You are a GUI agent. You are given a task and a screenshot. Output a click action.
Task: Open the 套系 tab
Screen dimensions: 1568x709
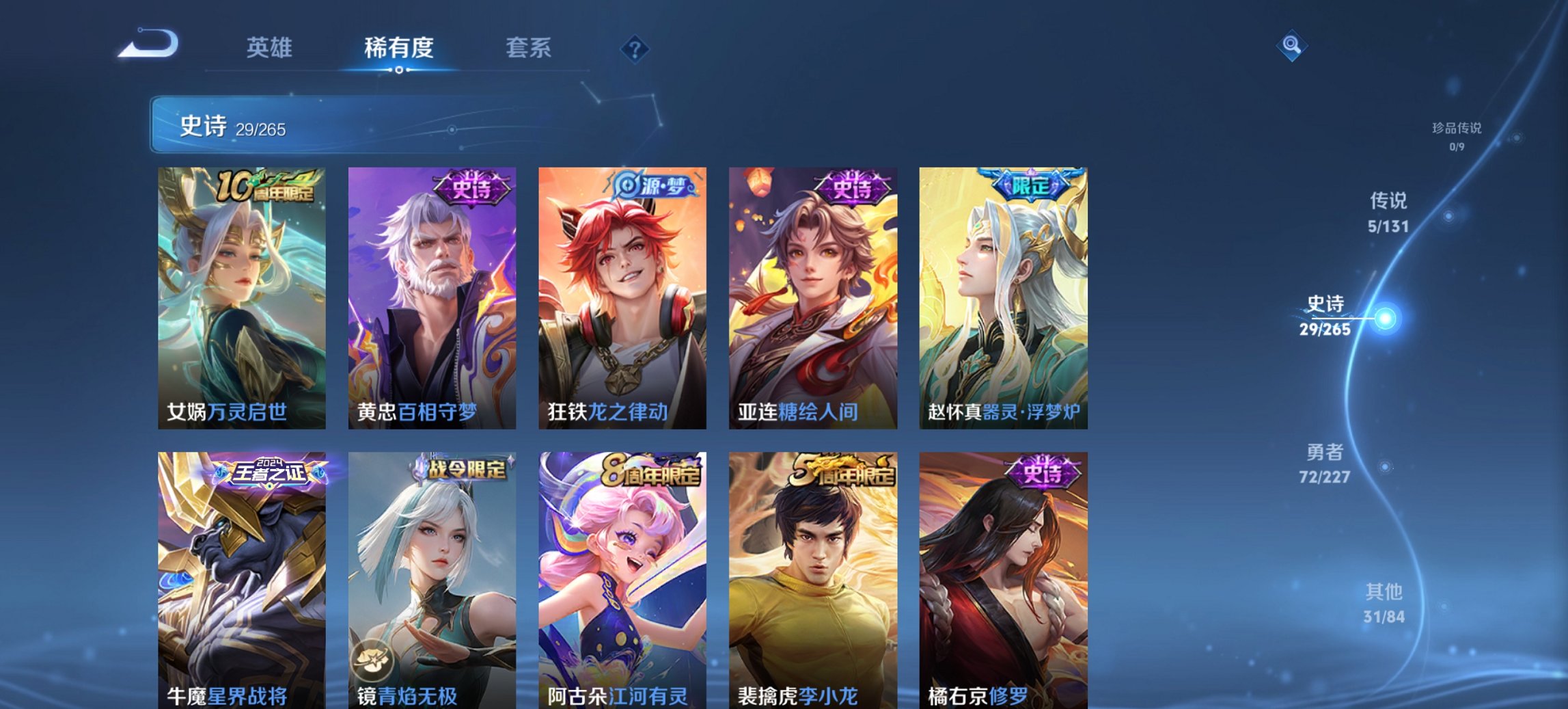528,48
